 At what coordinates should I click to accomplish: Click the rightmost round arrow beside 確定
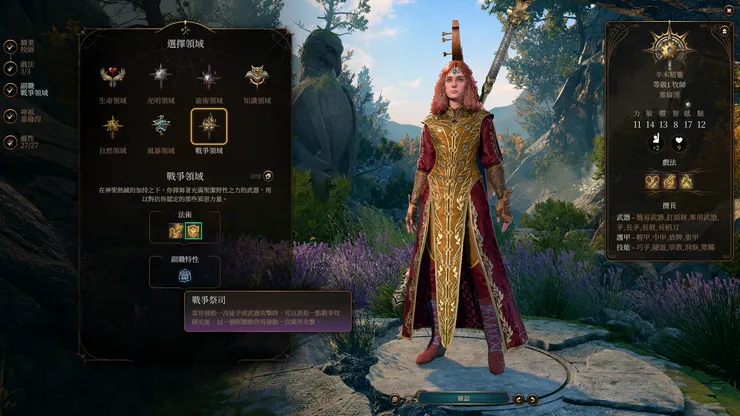pos(533,398)
